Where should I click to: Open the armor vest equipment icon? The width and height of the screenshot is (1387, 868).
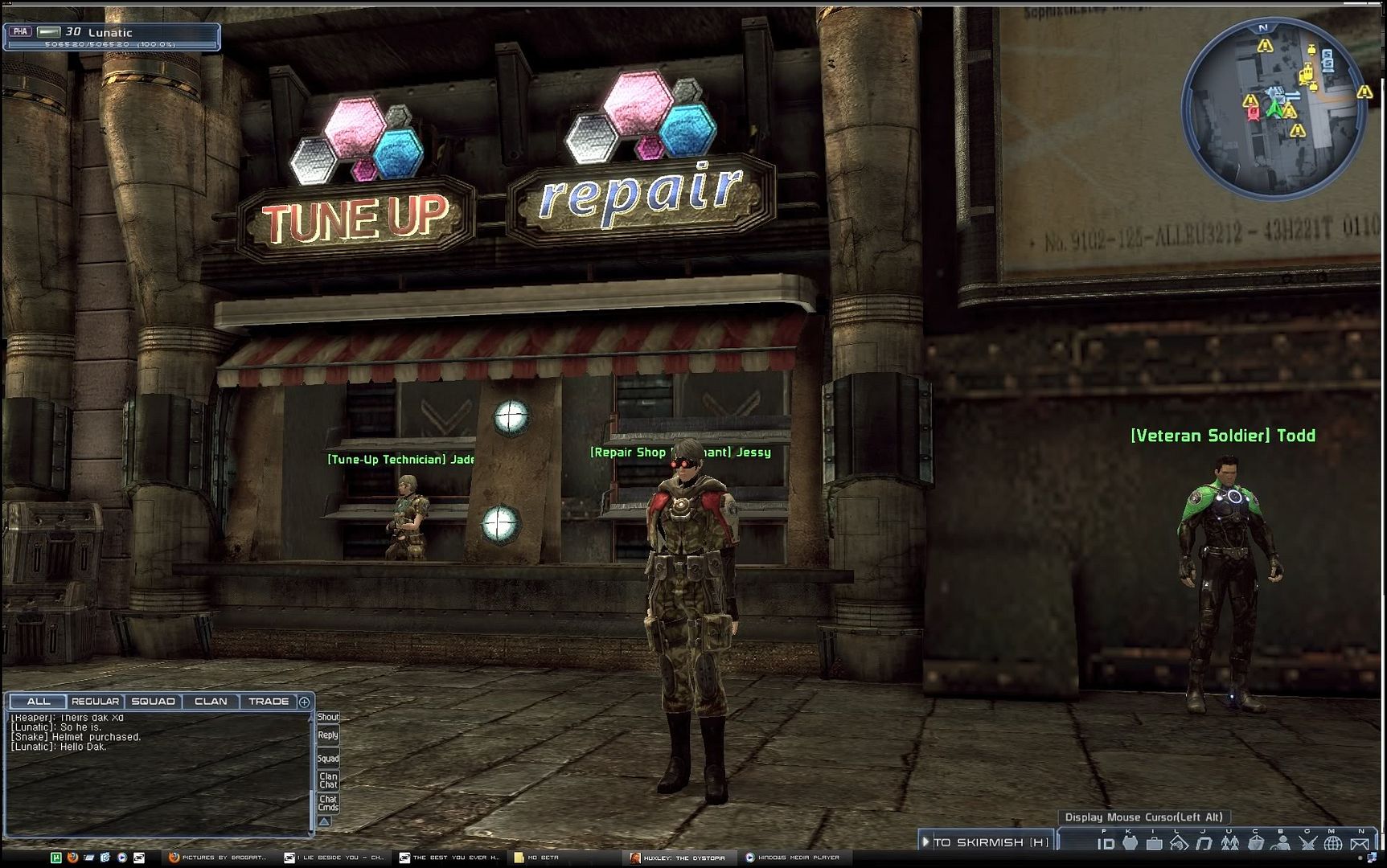(x=1131, y=843)
